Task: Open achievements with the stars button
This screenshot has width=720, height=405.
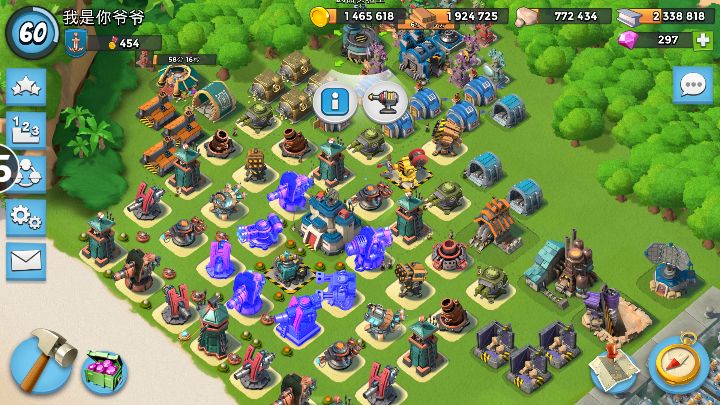Action: [25, 86]
